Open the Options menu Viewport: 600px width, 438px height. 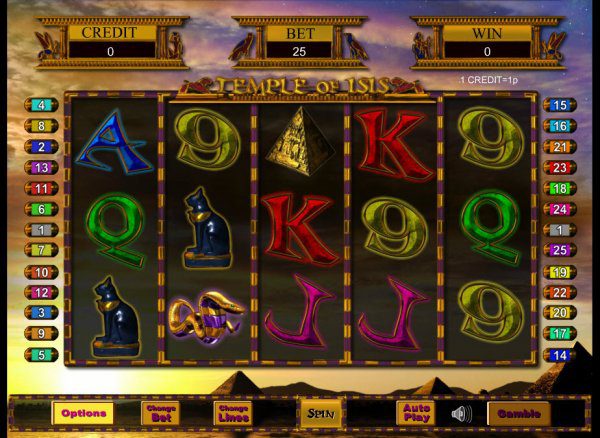pyautogui.click(x=83, y=412)
